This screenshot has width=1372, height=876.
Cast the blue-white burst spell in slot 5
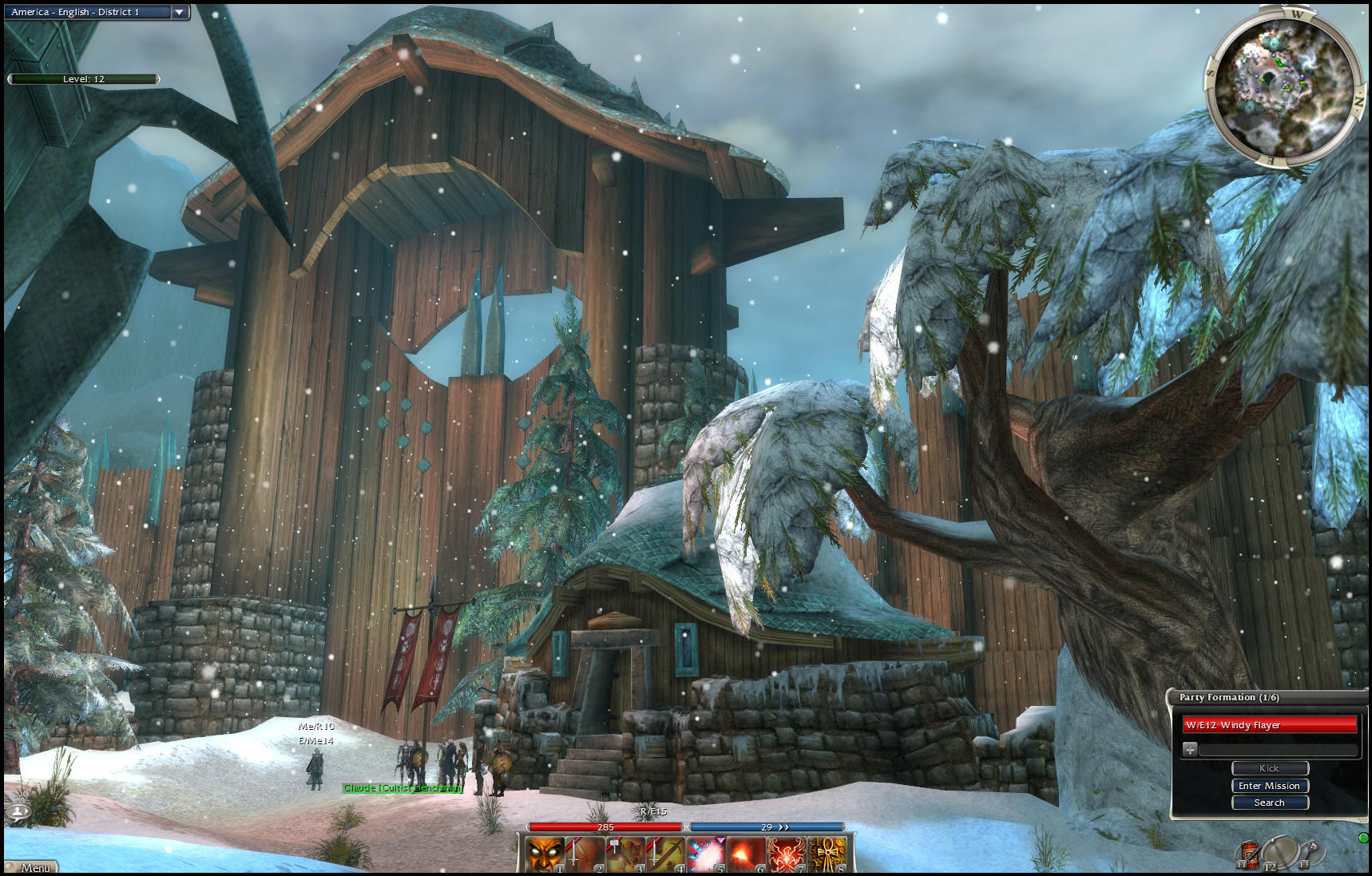pyautogui.click(x=706, y=854)
